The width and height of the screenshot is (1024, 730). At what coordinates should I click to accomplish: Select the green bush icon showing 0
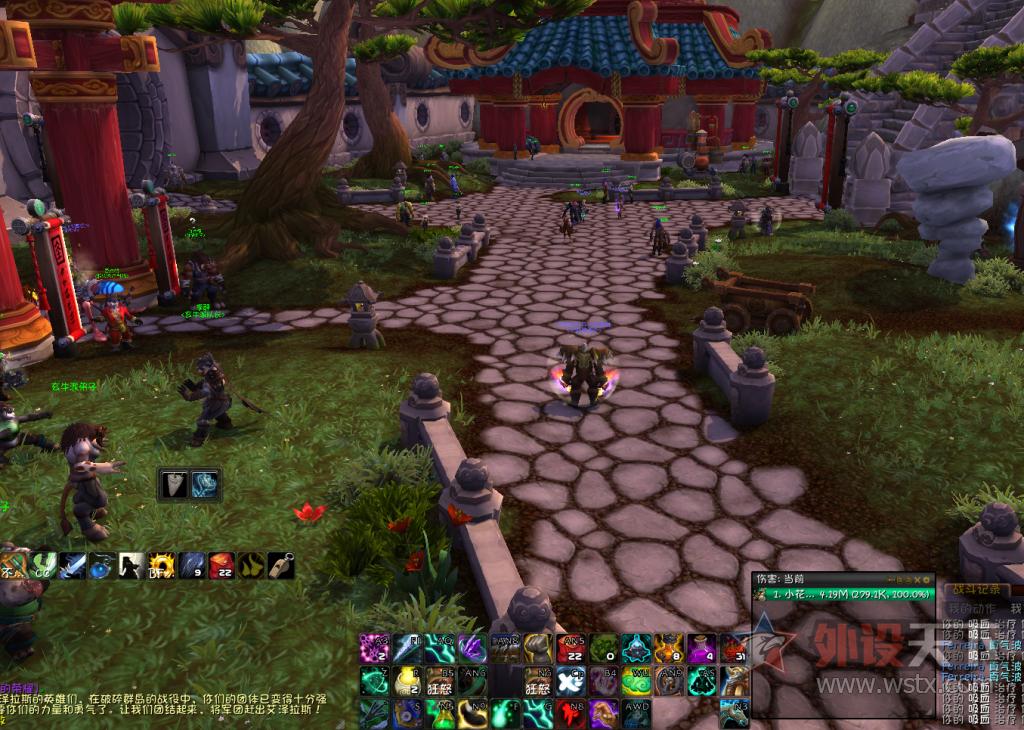604,648
